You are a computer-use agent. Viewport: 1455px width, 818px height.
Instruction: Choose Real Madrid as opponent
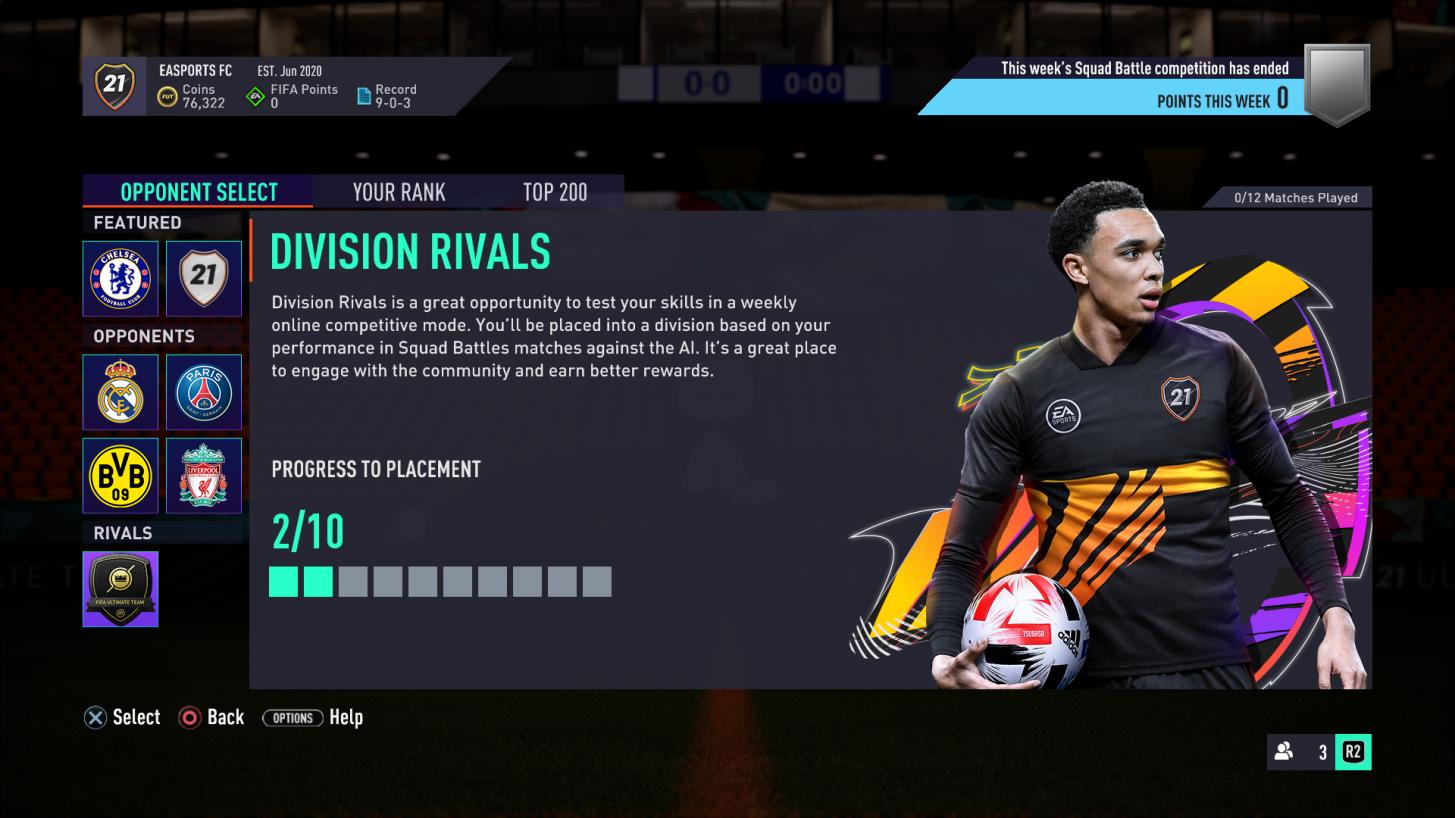[120, 392]
